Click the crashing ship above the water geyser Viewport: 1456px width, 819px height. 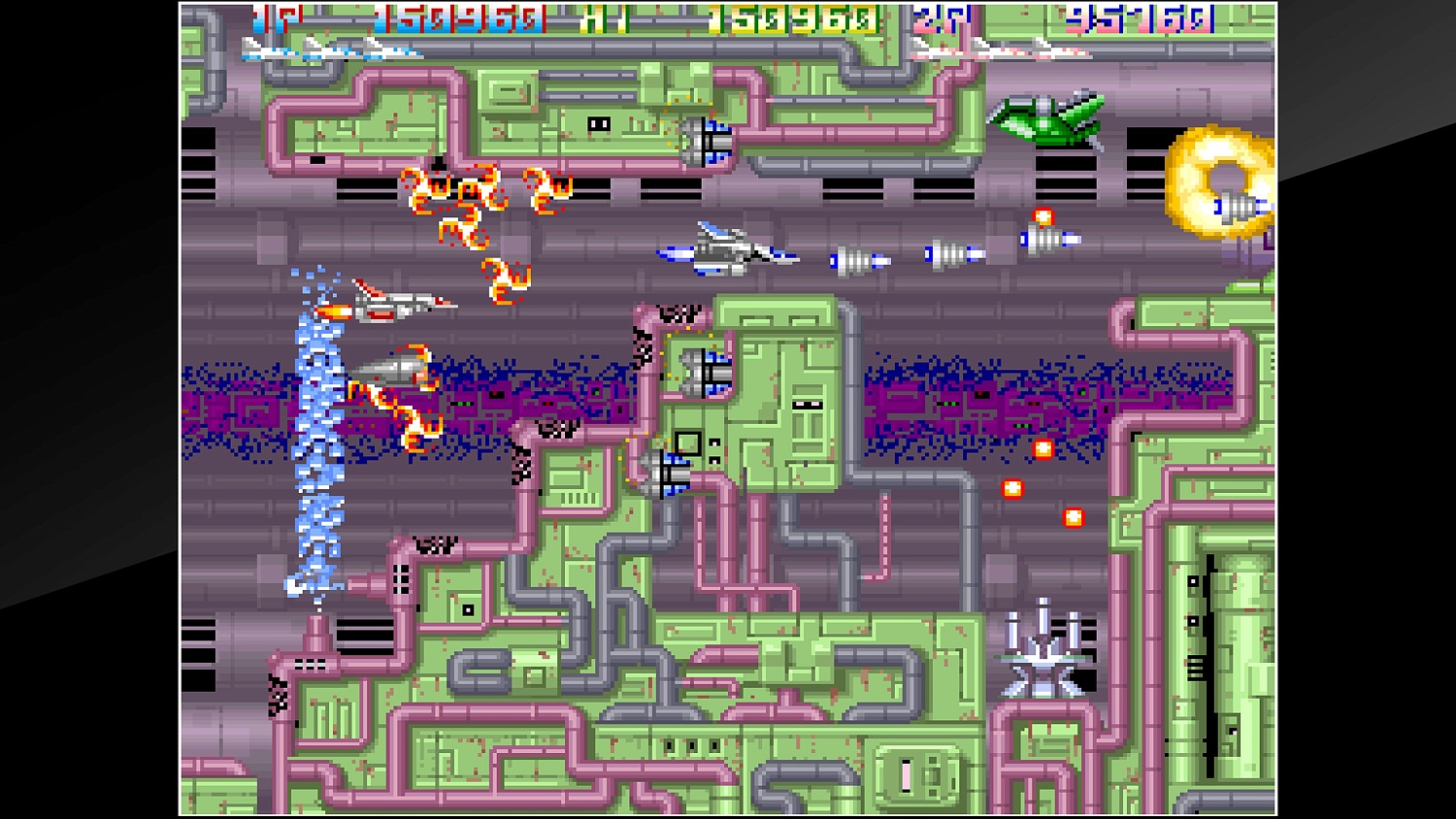pos(398,301)
